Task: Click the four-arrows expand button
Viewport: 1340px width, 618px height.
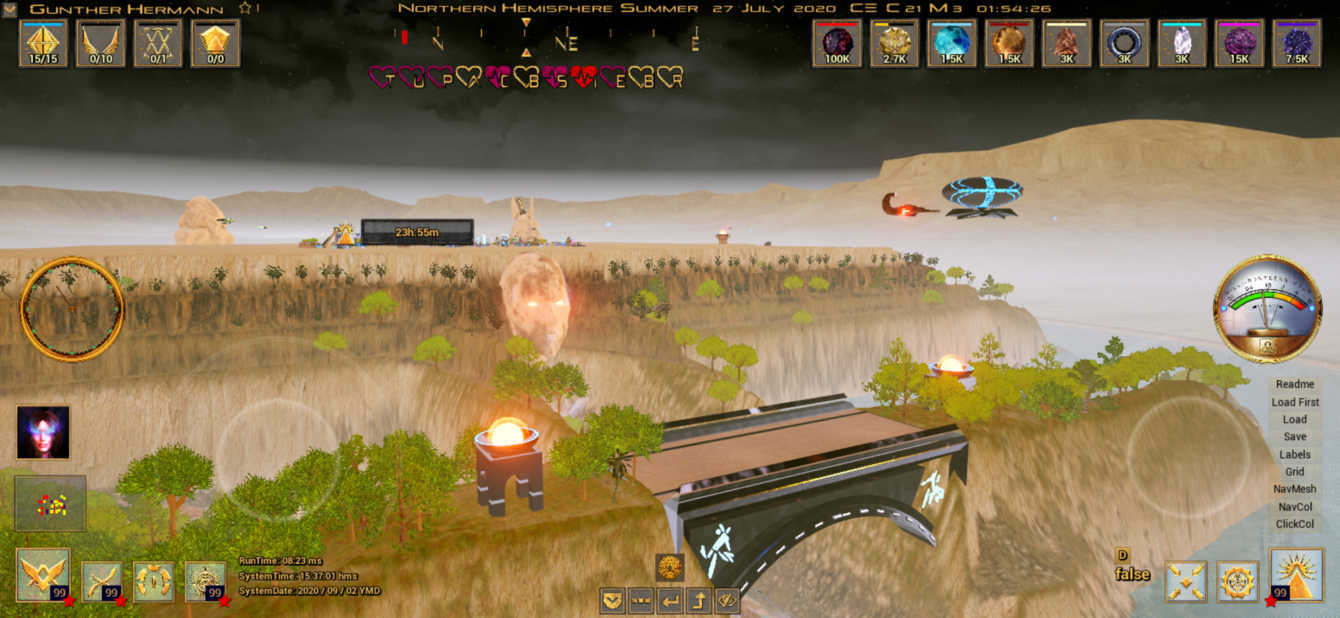Action: tap(1186, 581)
